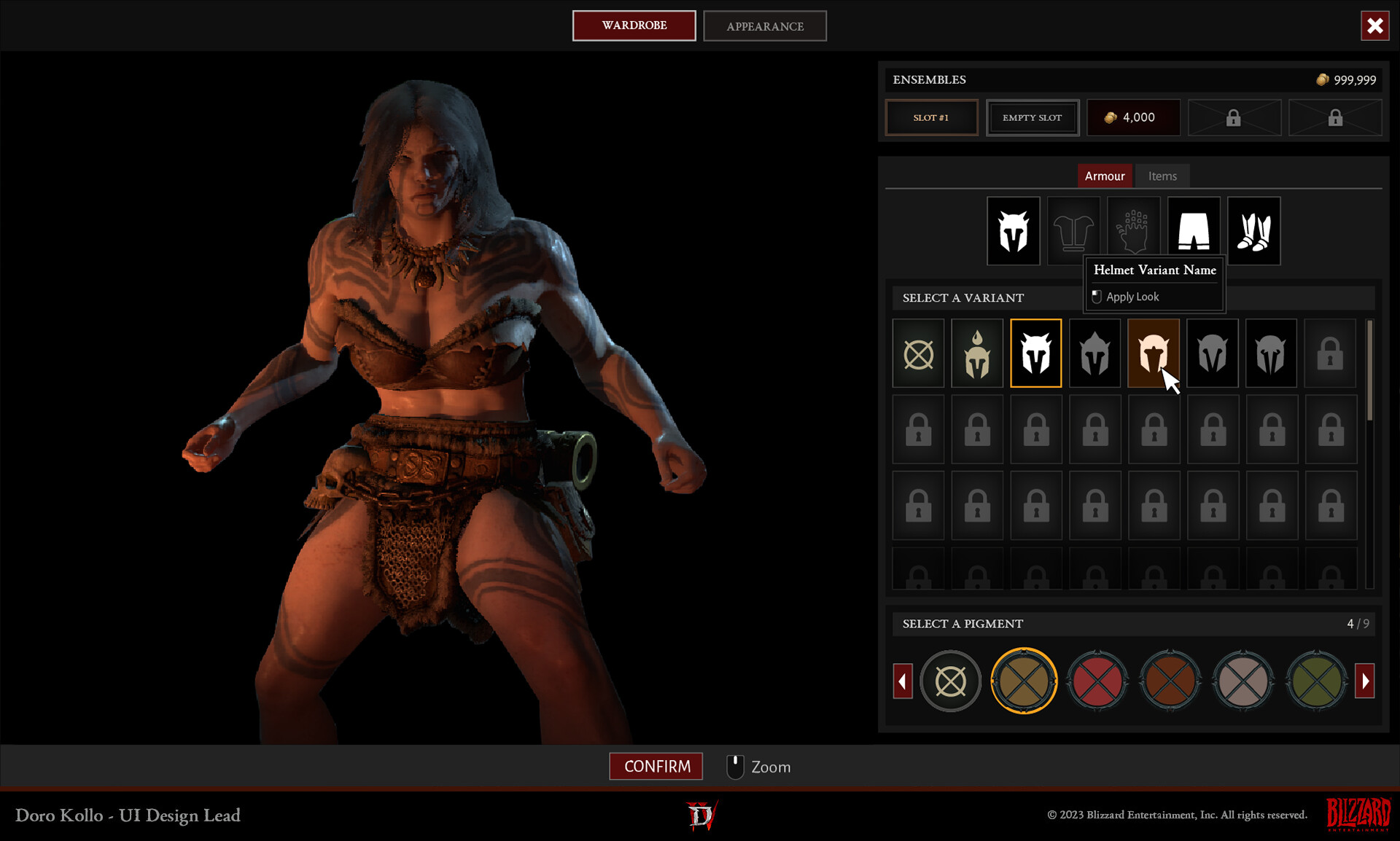Select the highlighted horned helmet variant
The height and width of the screenshot is (841, 1400).
tap(1035, 353)
